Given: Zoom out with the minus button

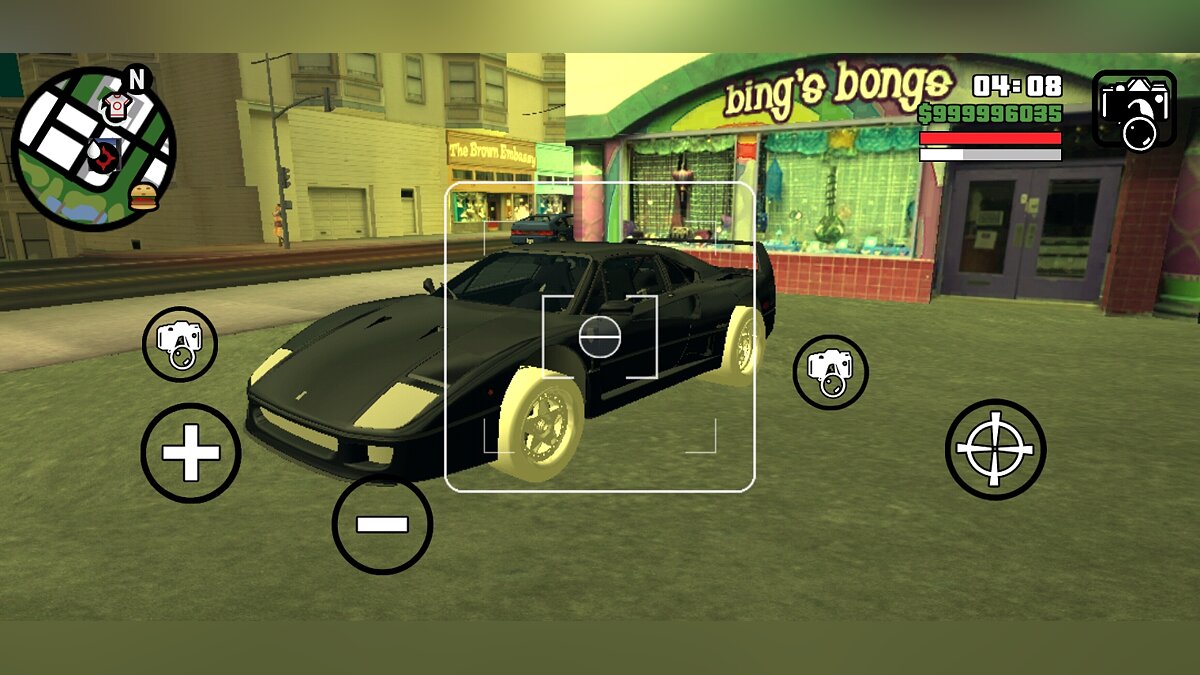Looking at the screenshot, I should (382, 524).
